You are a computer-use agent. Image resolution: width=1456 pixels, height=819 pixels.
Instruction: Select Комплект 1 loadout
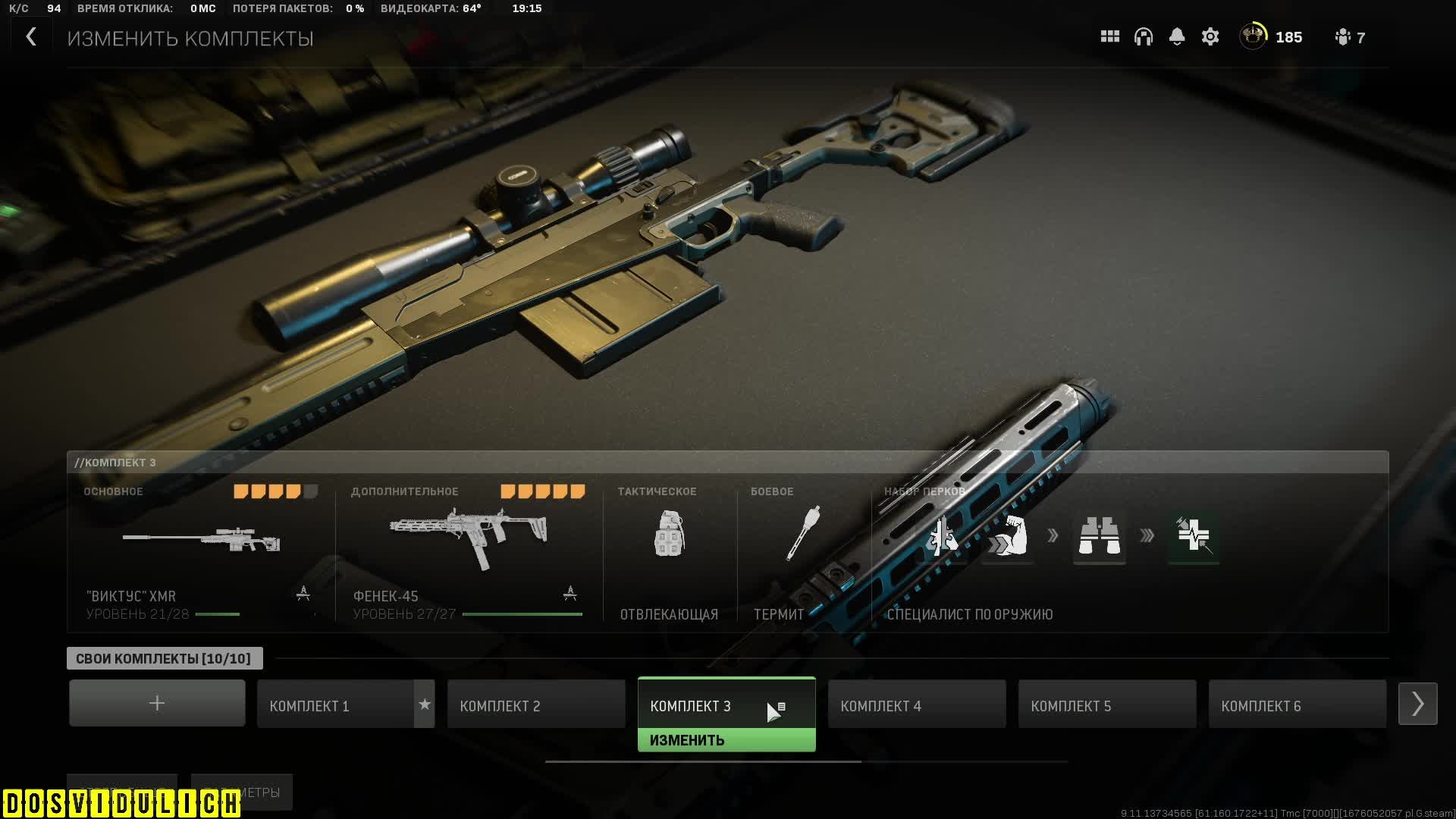pos(336,705)
